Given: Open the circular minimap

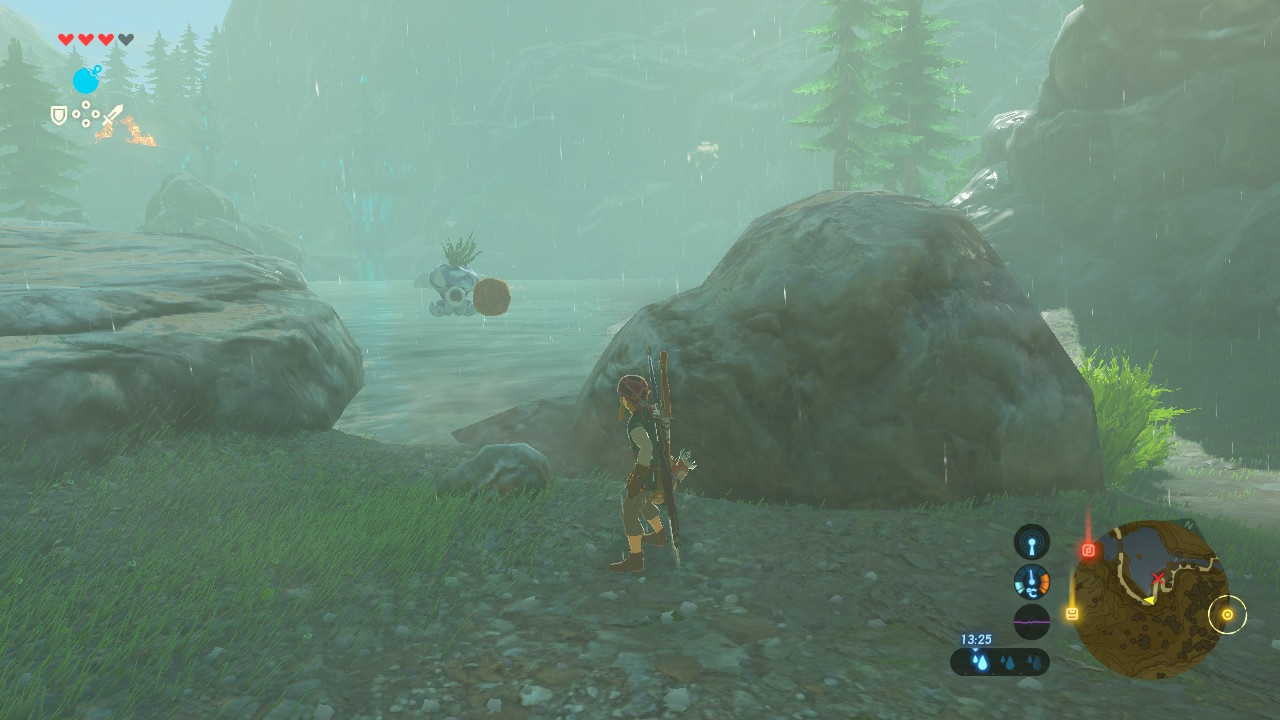Looking at the screenshot, I should (1150, 599).
